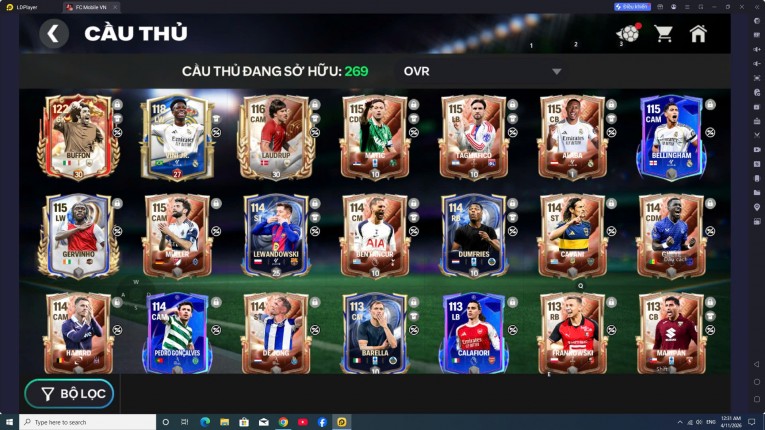Screen dimensions: 765x430
Task: Select the Cavani ST card
Action: point(571,235)
